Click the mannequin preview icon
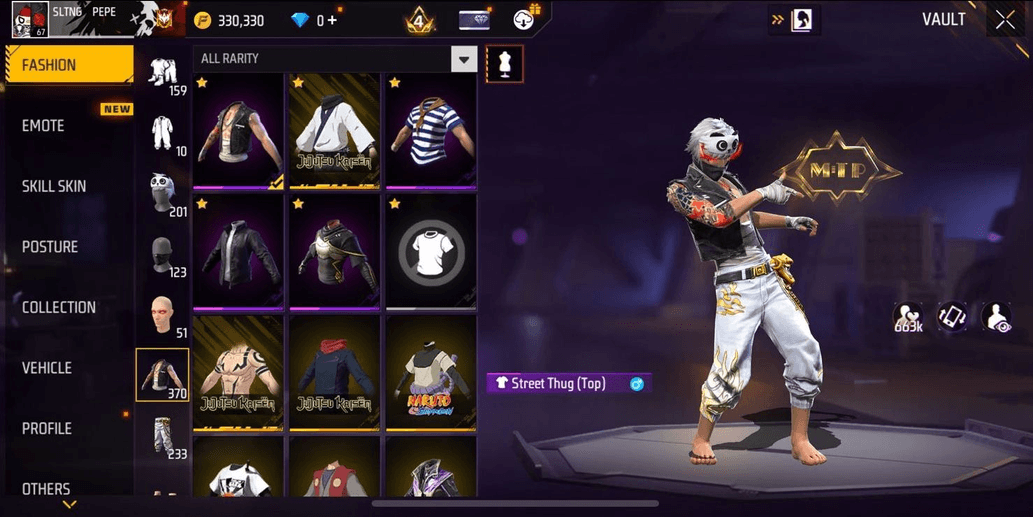Screen dimensions: 1033x517 coord(504,64)
